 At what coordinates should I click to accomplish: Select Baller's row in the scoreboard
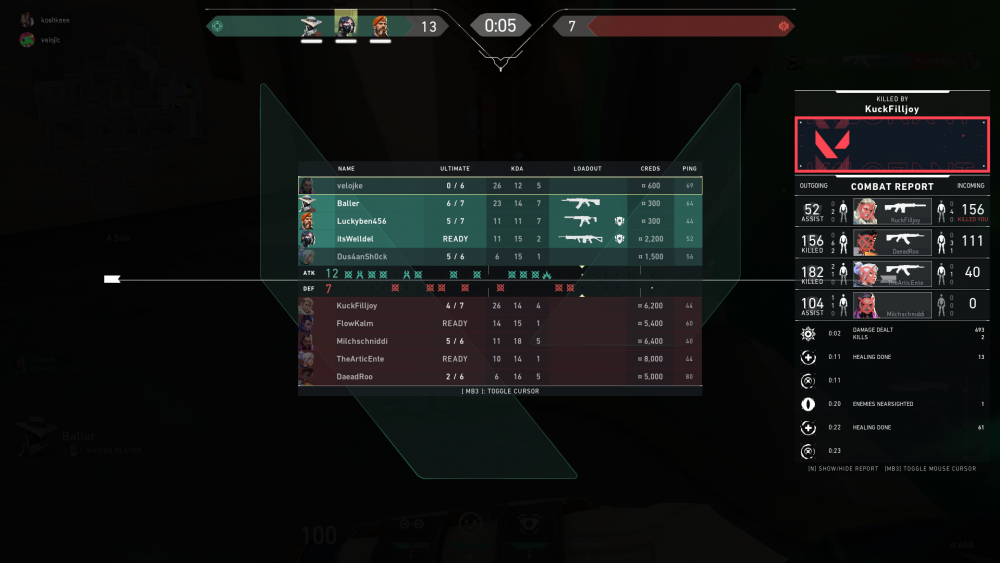tap(500, 203)
